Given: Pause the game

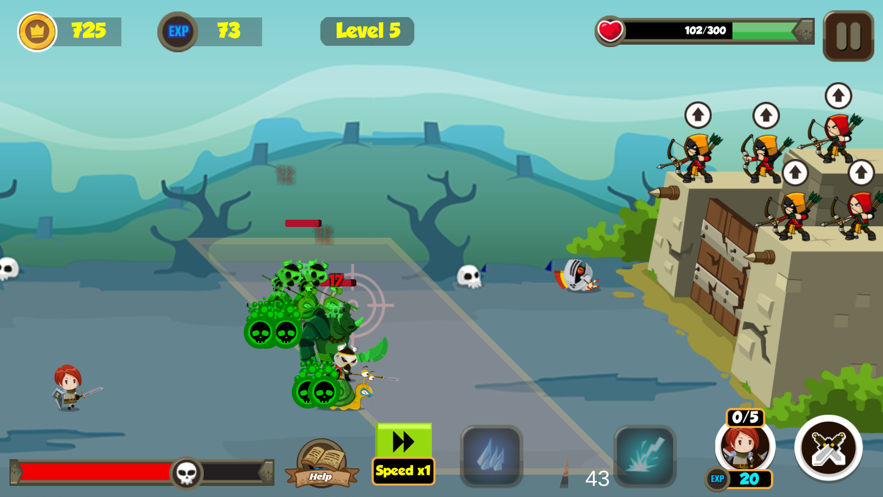Looking at the screenshot, I should click(x=848, y=36).
